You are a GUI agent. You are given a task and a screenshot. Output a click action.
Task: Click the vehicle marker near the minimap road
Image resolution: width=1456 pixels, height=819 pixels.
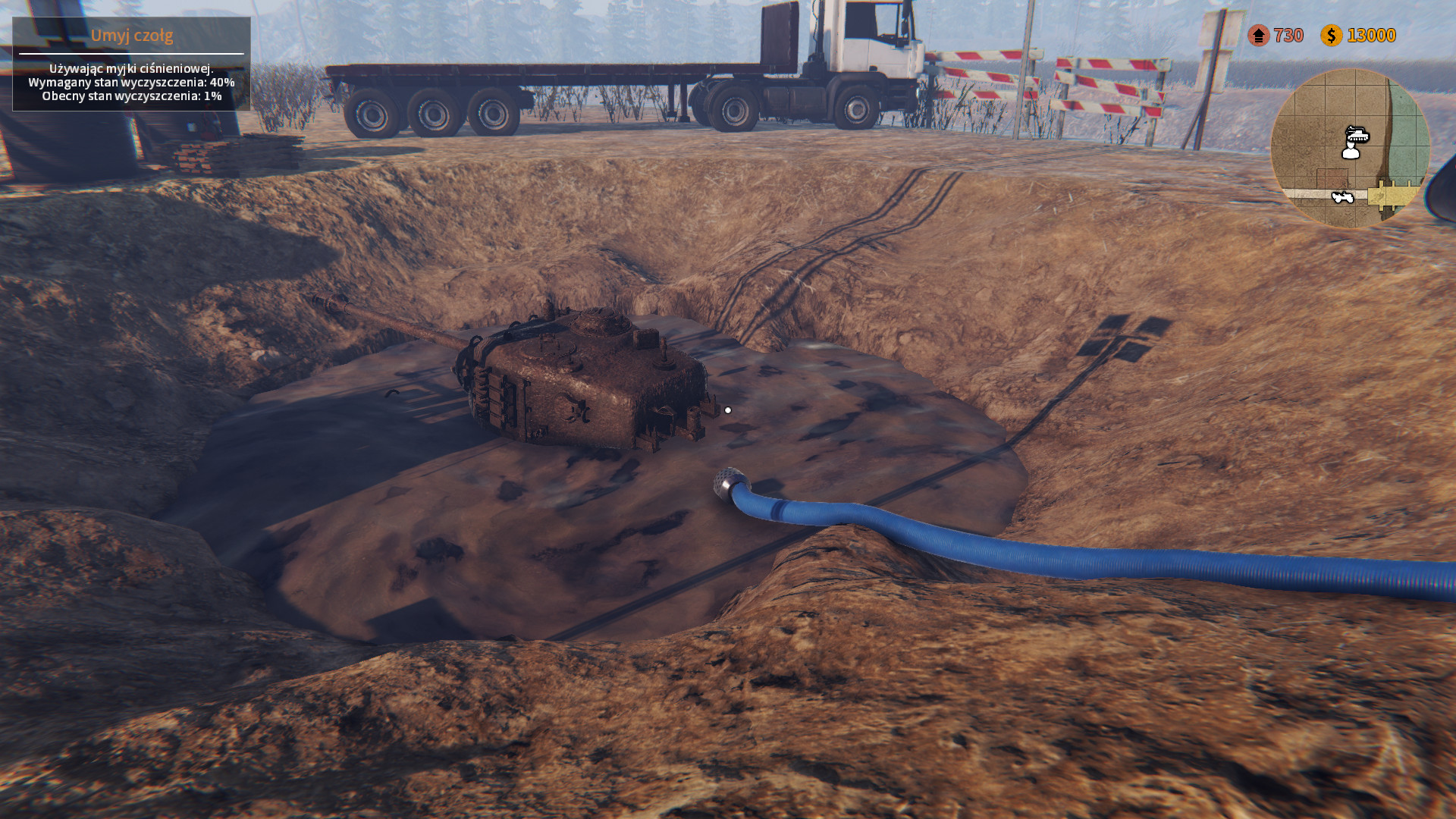coord(1342,196)
